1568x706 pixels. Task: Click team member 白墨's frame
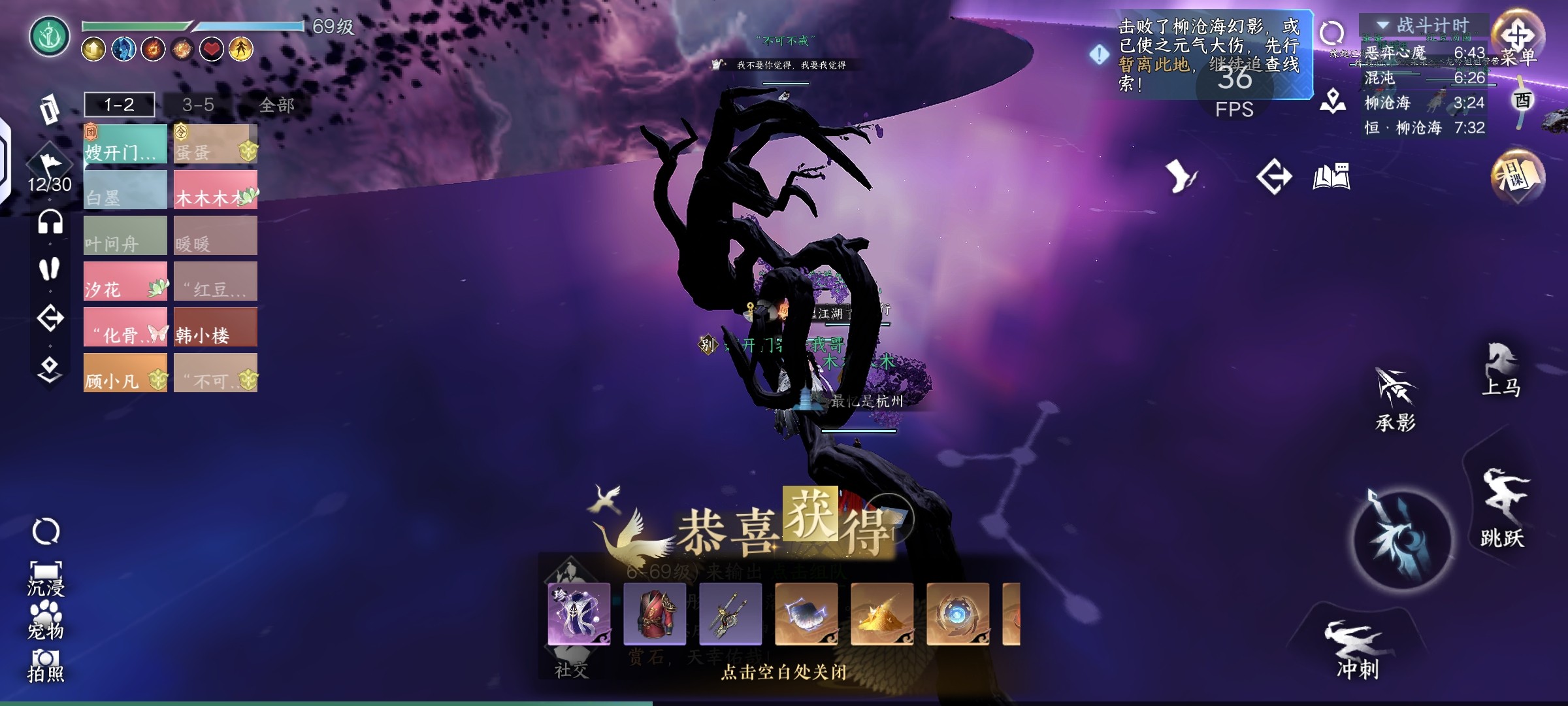point(125,190)
